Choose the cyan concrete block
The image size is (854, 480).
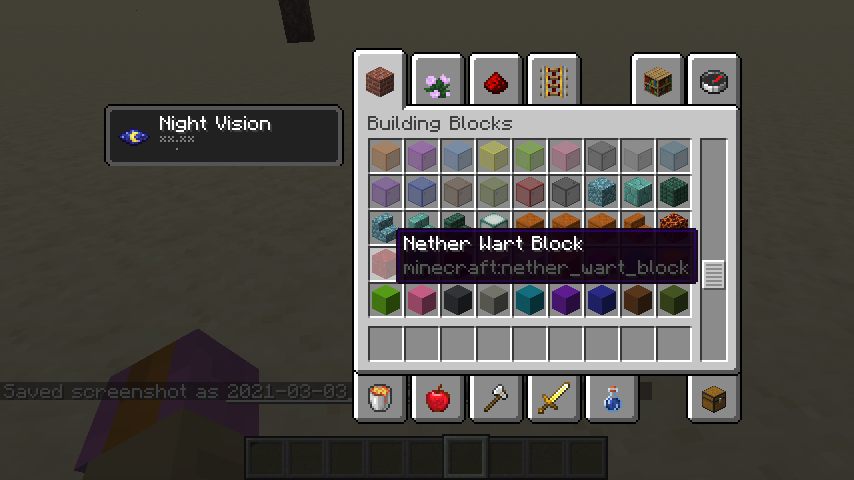(x=530, y=300)
